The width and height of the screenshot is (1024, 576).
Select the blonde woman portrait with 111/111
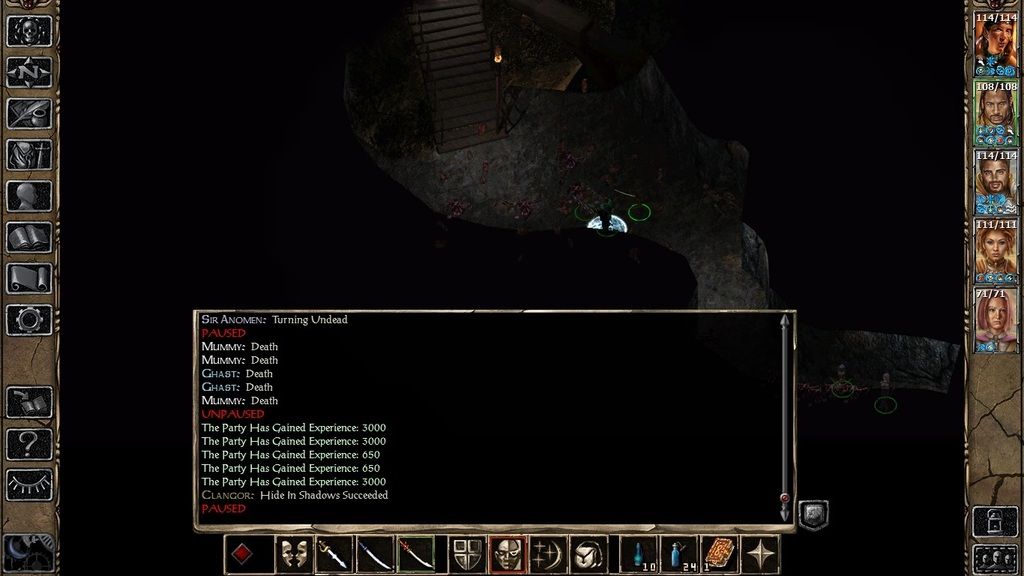click(996, 253)
